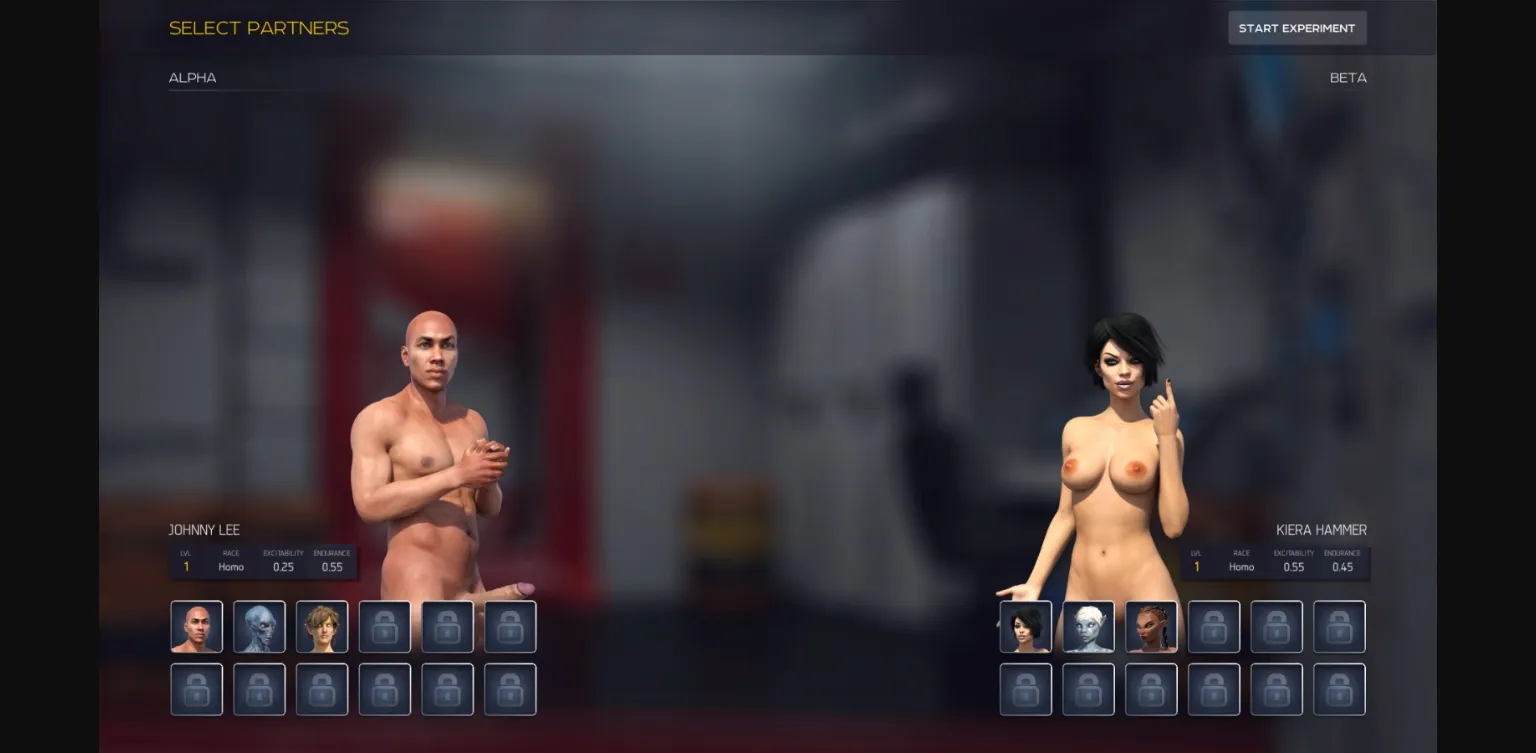The height and width of the screenshot is (753, 1536).
Task: Switch to the ALPHA partner panel
Action: (192, 77)
